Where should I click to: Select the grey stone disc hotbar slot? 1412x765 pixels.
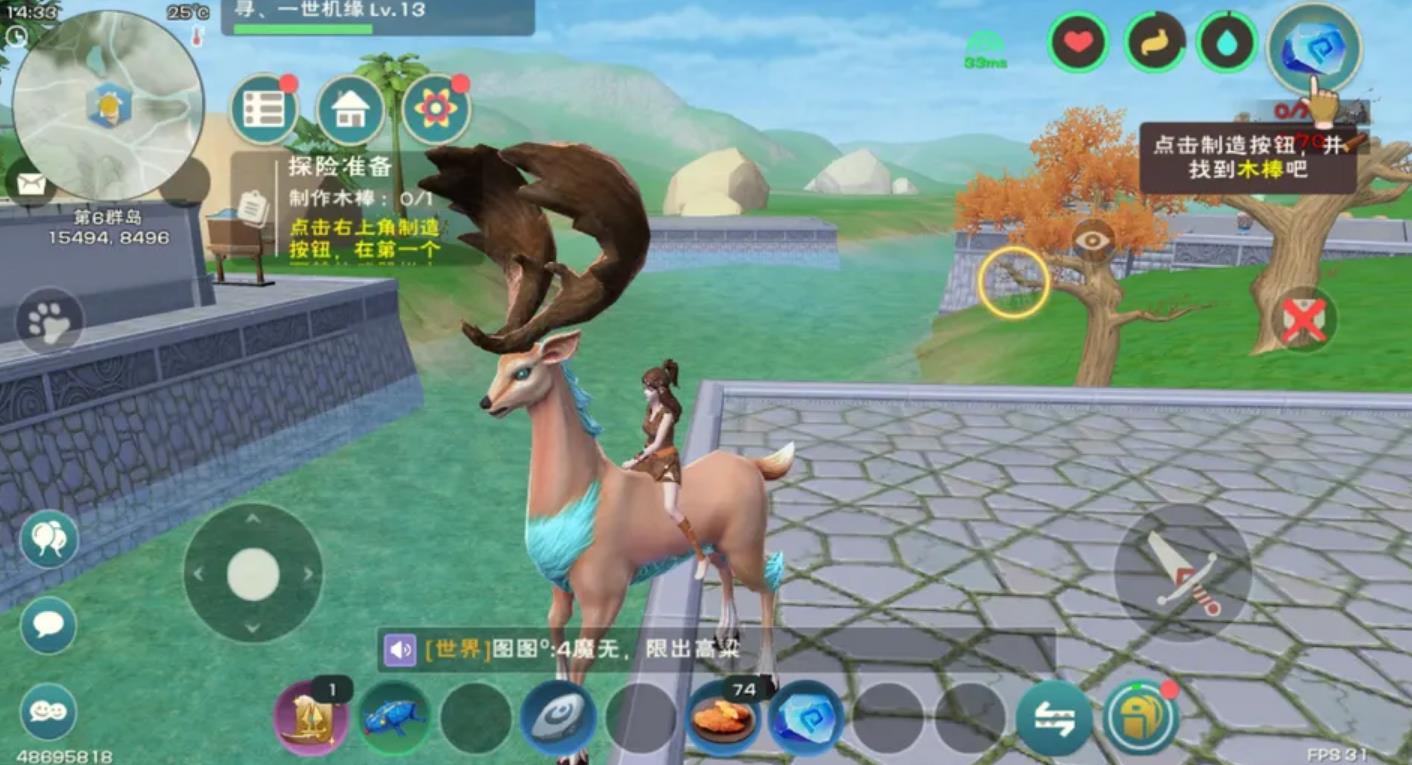point(557,718)
